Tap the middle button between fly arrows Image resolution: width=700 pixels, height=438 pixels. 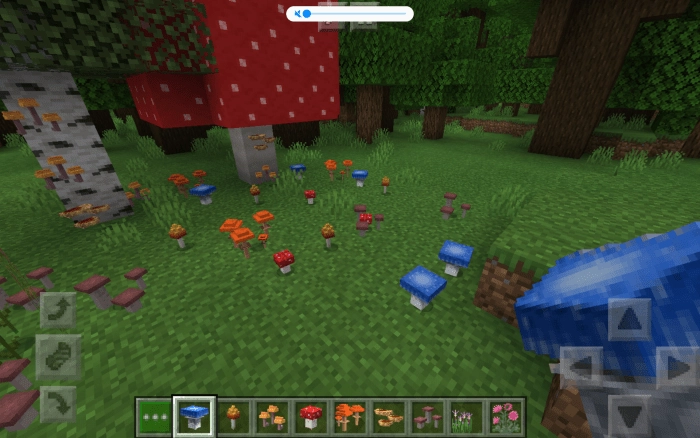coord(58,356)
